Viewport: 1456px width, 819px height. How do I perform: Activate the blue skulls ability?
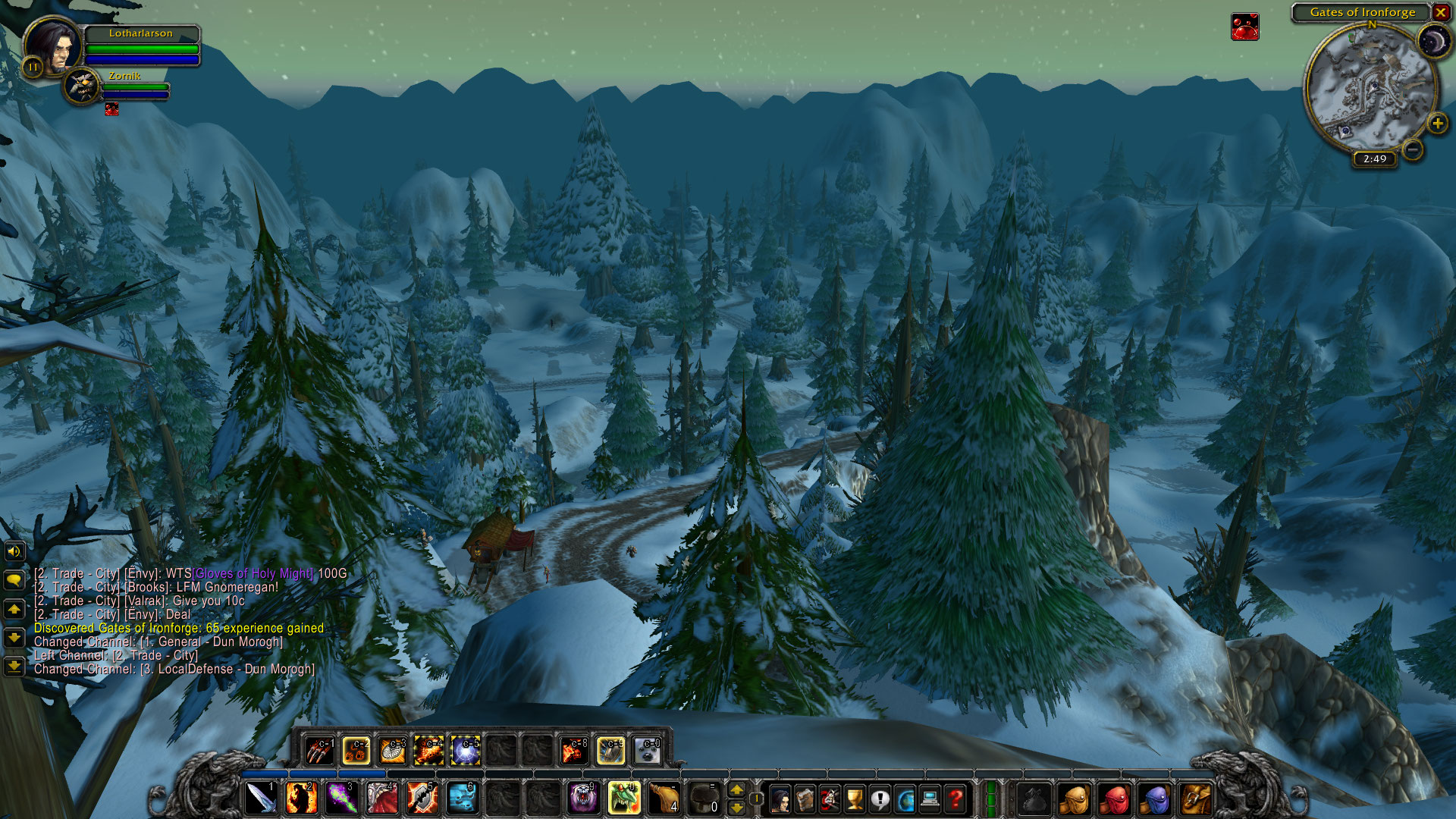coord(462,799)
